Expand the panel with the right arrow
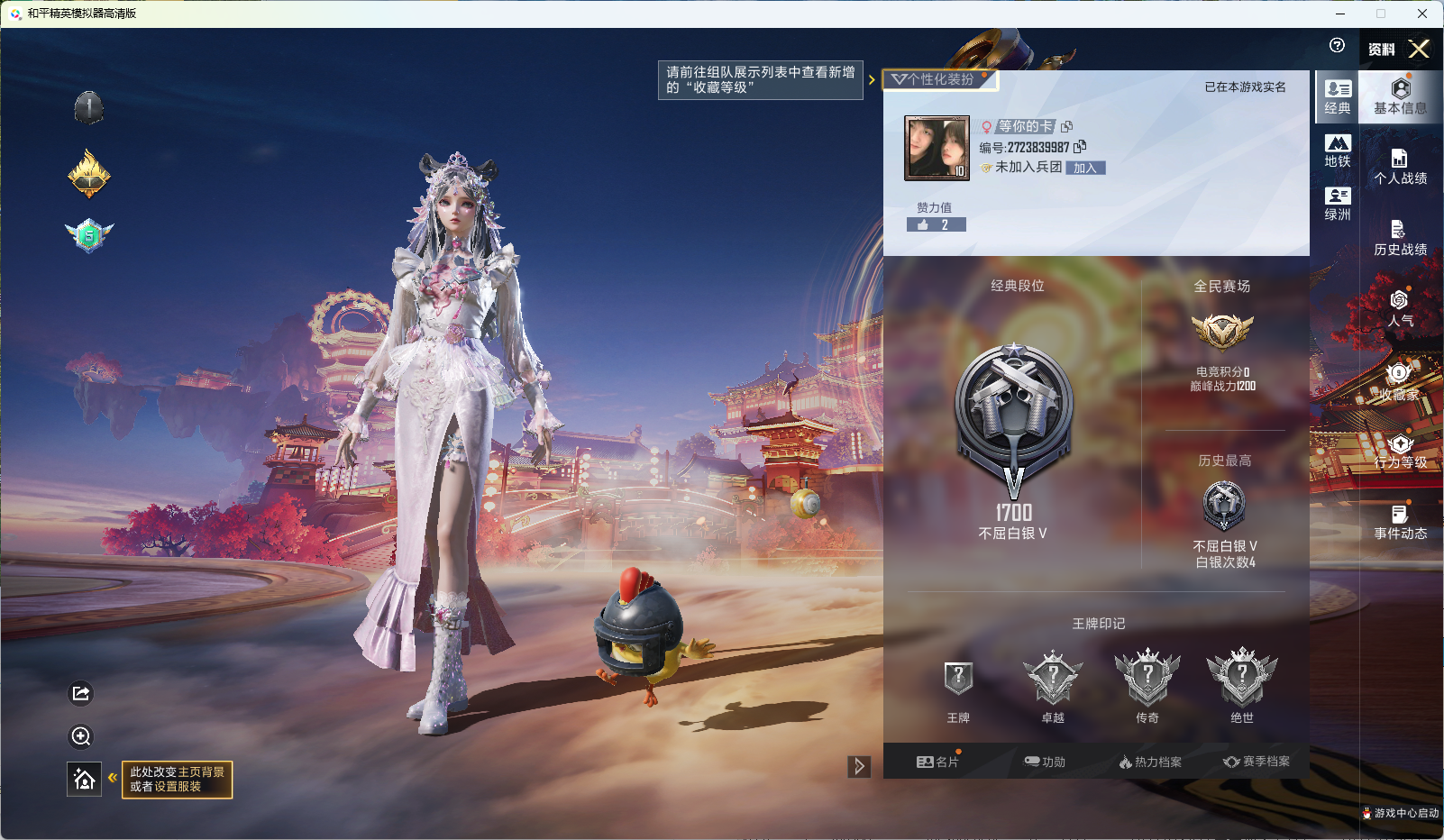The height and width of the screenshot is (840, 1444). click(857, 765)
